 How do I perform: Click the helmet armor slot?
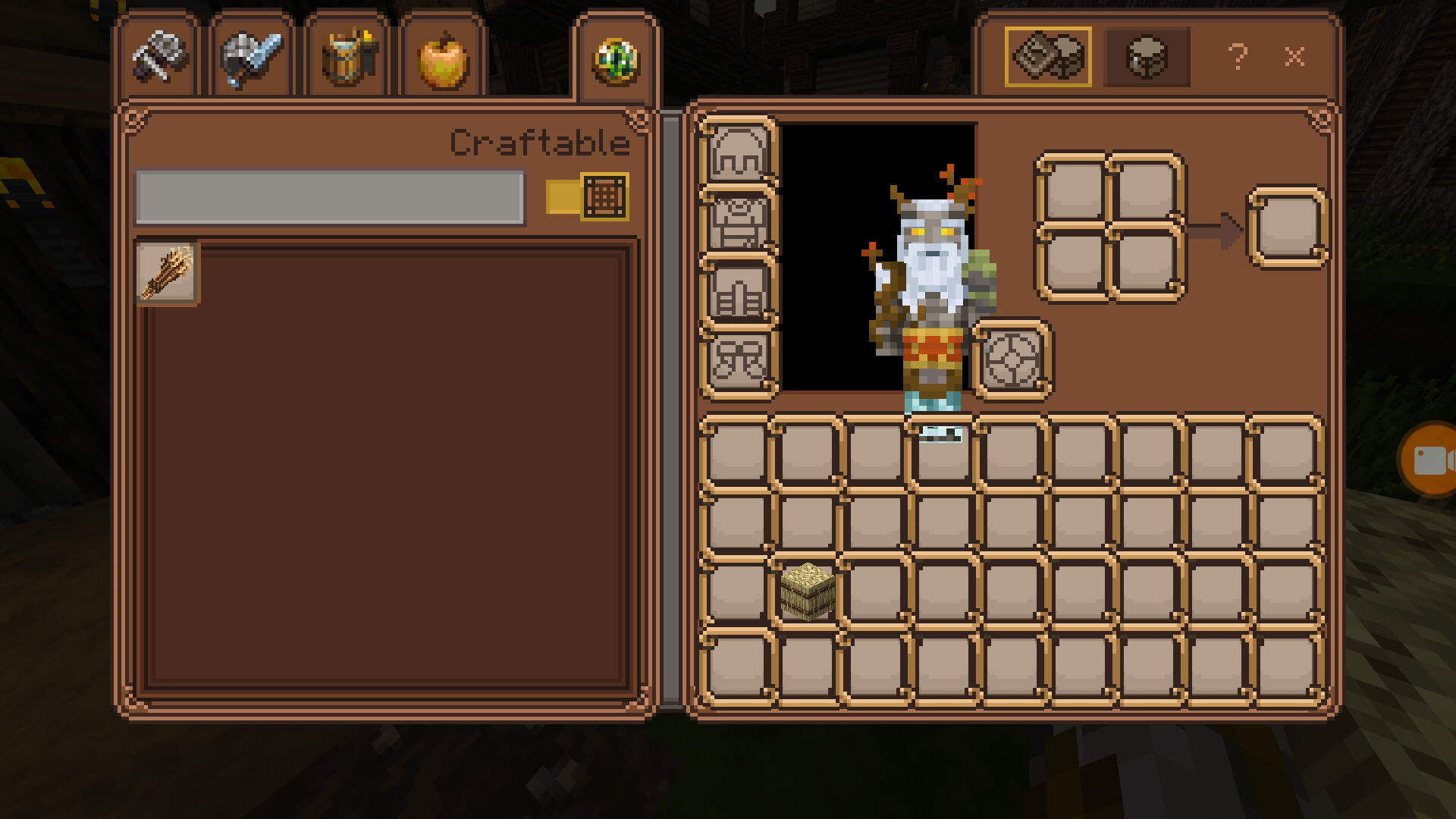[738, 152]
